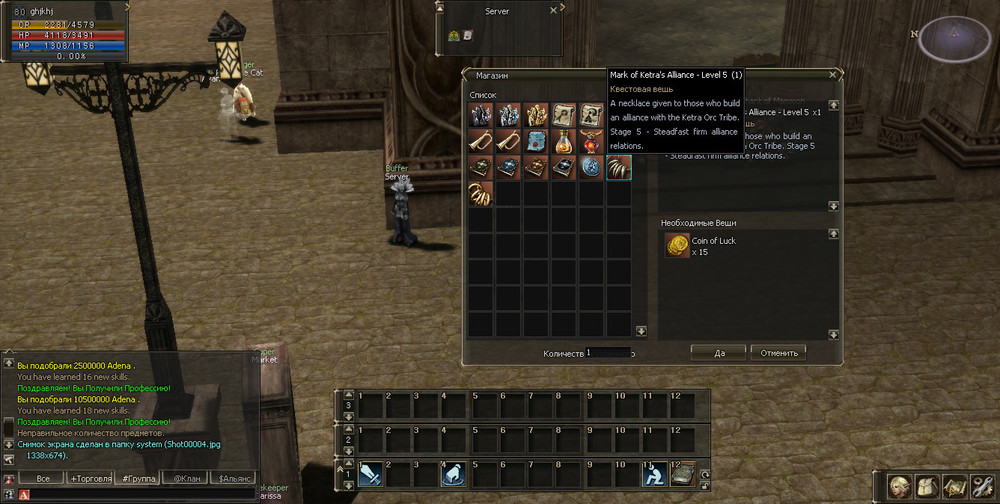Open the character status menu icon
1000x504 pixels.
point(900,487)
